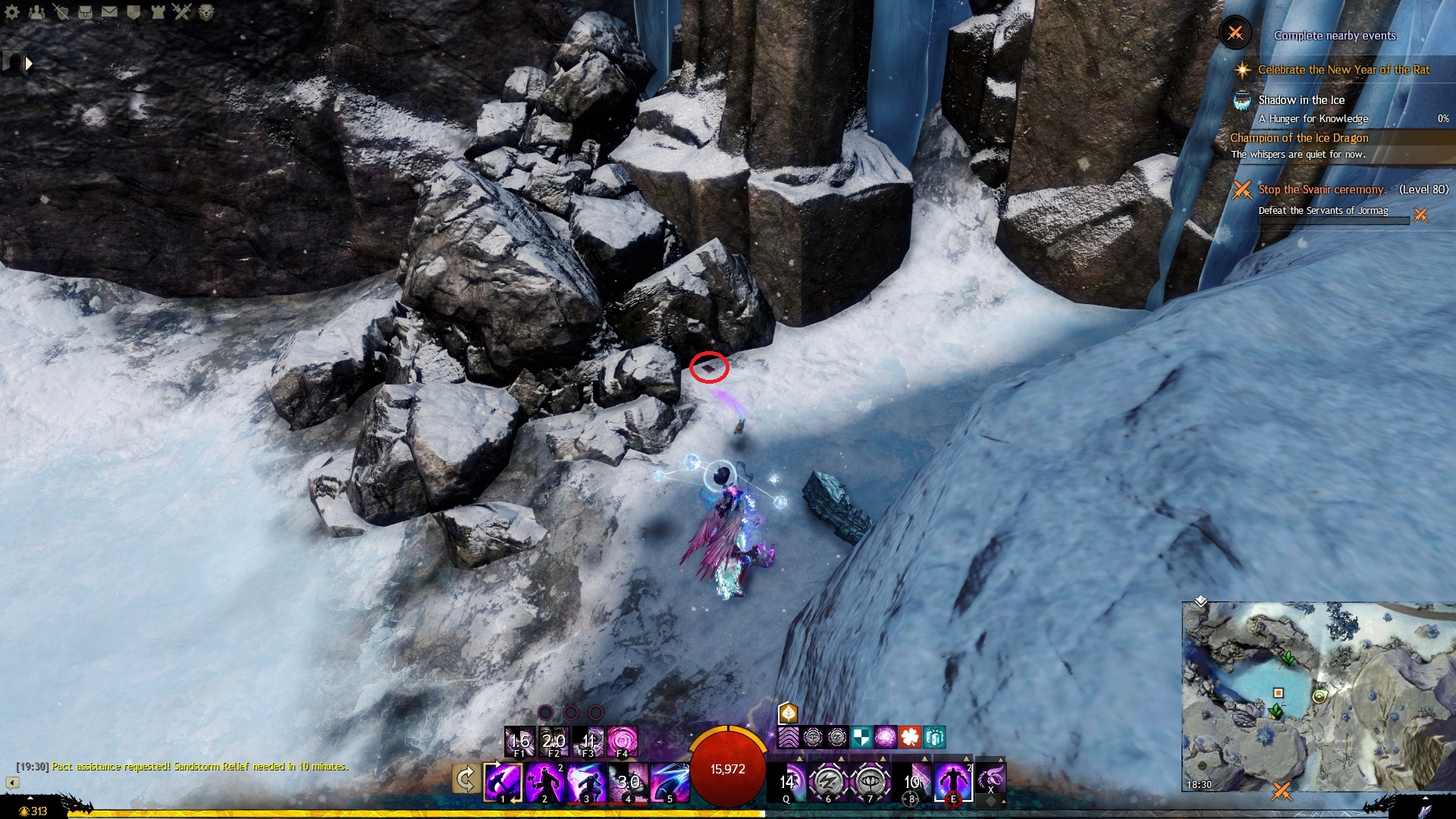Click the weapon swap arrow button
This screenshot has height=819, width=1456.
click(466, 779)
